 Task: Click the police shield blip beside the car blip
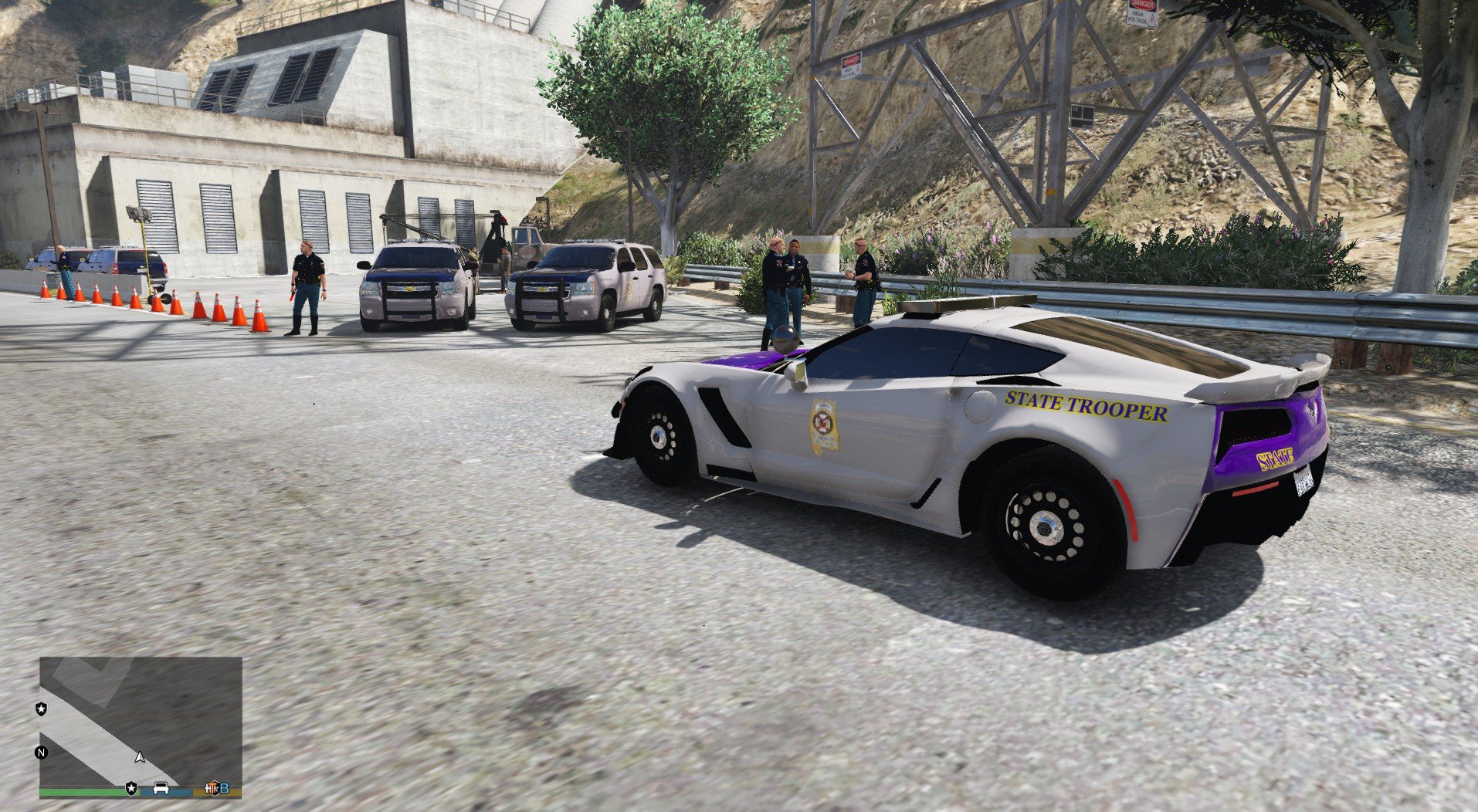(x=131, y=788)
